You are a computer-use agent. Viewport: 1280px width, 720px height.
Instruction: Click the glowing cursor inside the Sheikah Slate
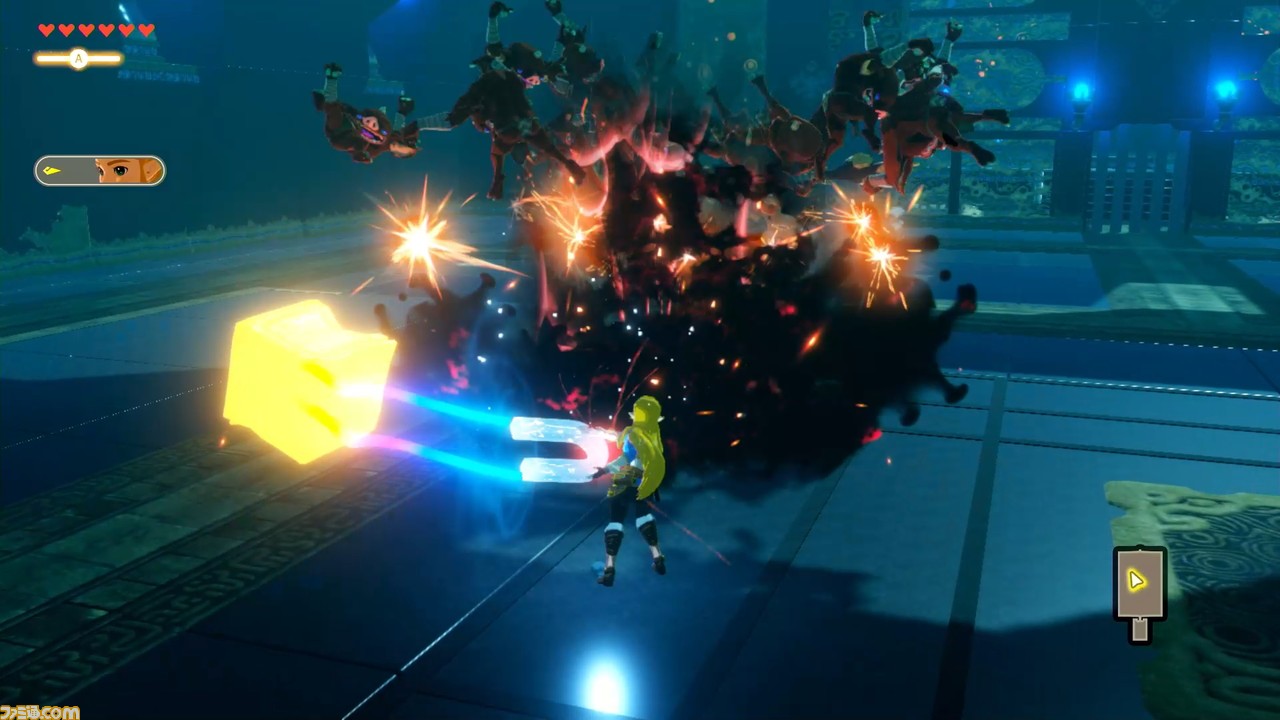(1137, 580)
